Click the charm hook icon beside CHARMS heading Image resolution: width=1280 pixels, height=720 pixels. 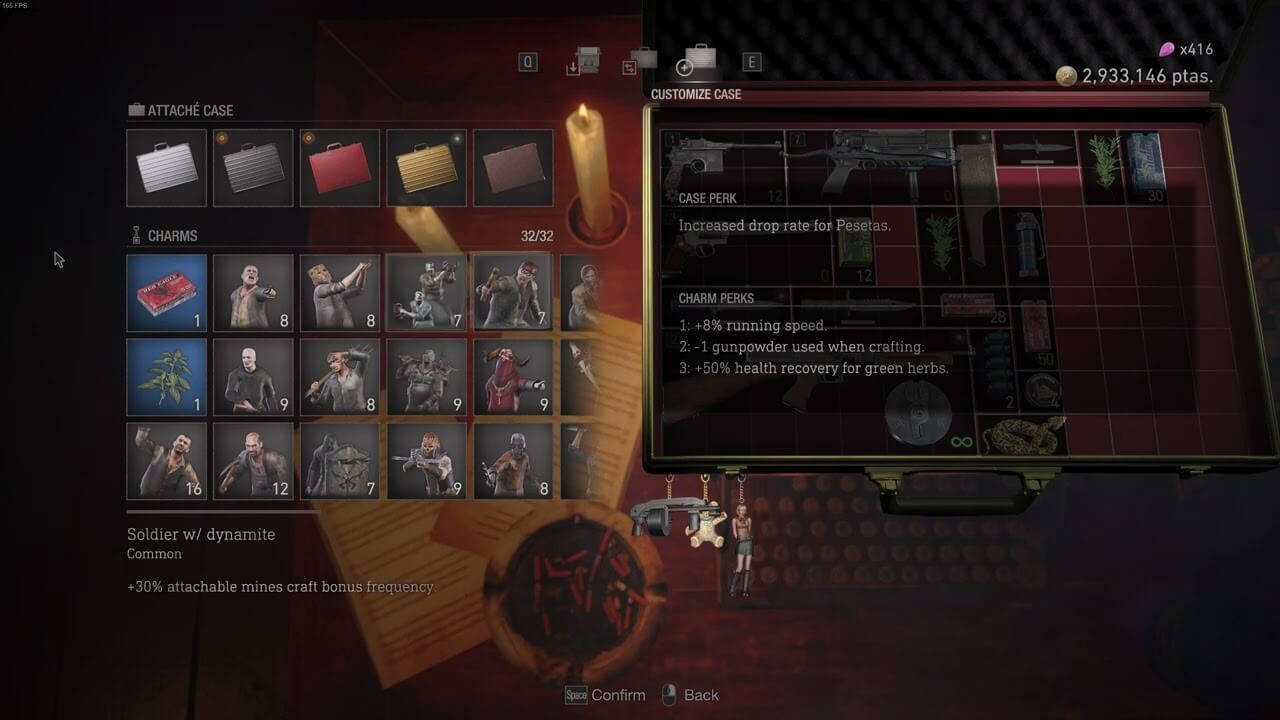(134, 234)
